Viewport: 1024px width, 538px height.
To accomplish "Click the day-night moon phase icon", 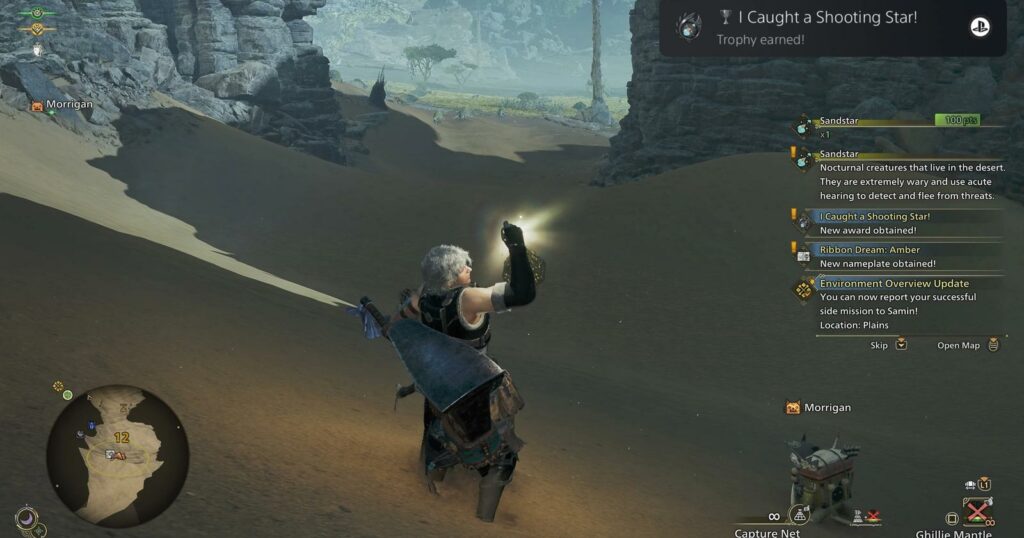I will tap(27, 518).
